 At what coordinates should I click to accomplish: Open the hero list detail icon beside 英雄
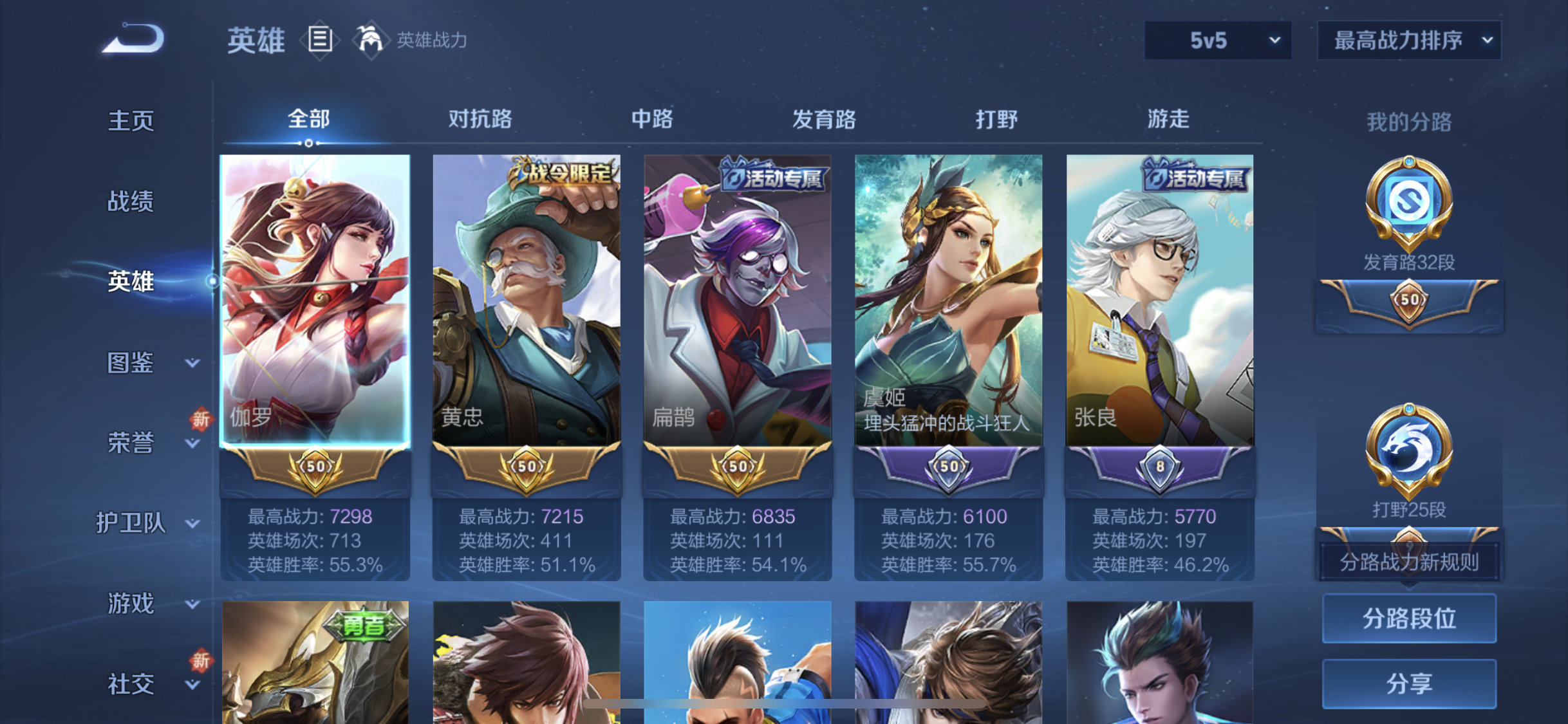[320, 40]
